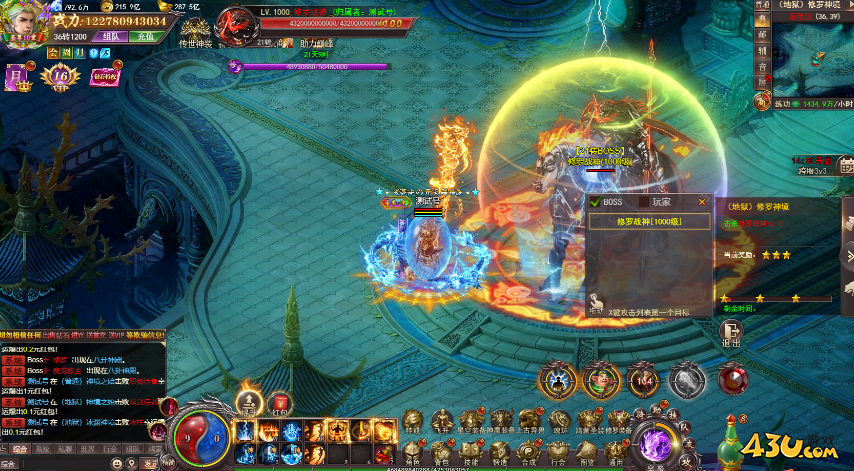Close the target list panel

[701, 201]
